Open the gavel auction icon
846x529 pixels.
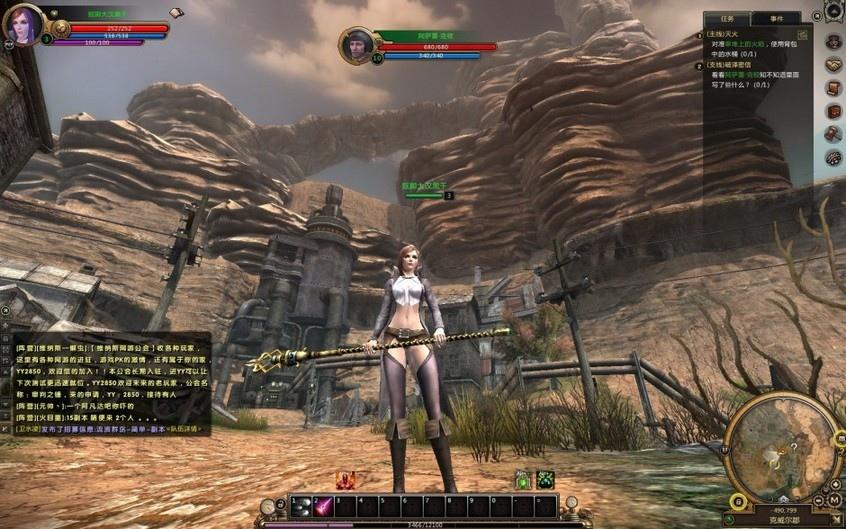pos(832,134)
